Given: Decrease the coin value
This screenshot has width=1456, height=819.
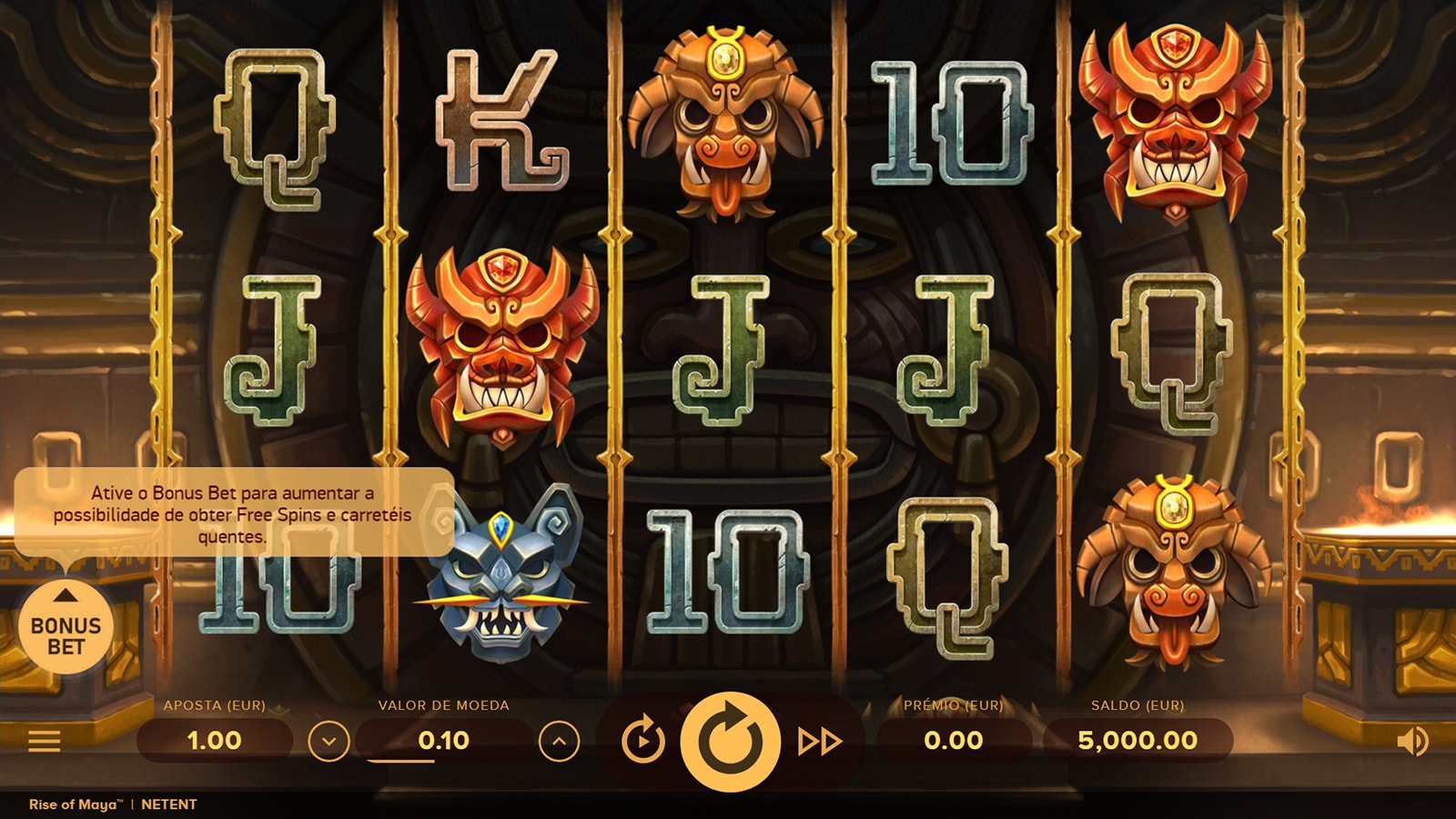Looking at the screenshot, I should [x=329, y=742].
